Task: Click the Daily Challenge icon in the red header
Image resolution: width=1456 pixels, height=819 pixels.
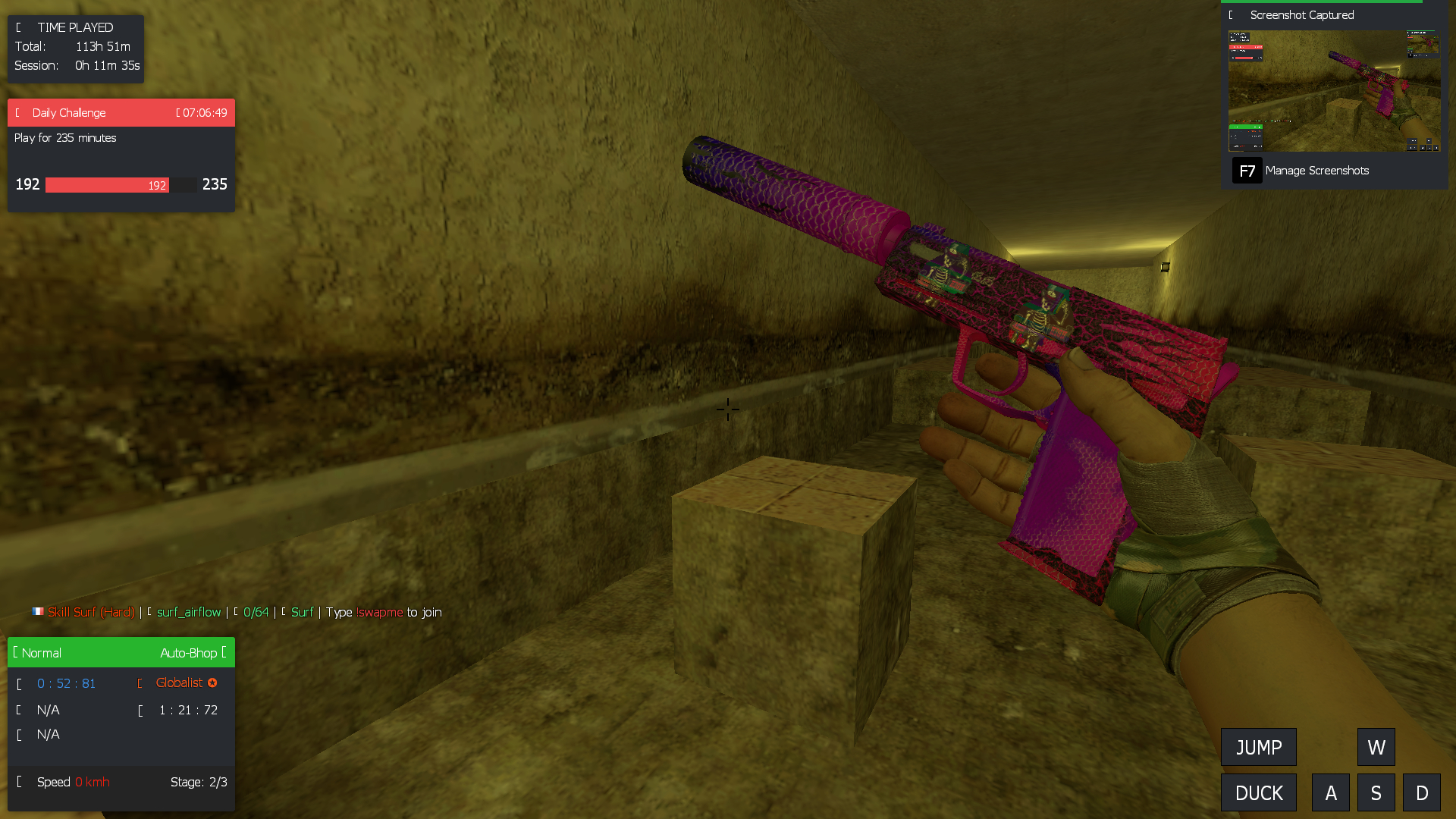Action: pyautogui.click(x=17, y=112)
